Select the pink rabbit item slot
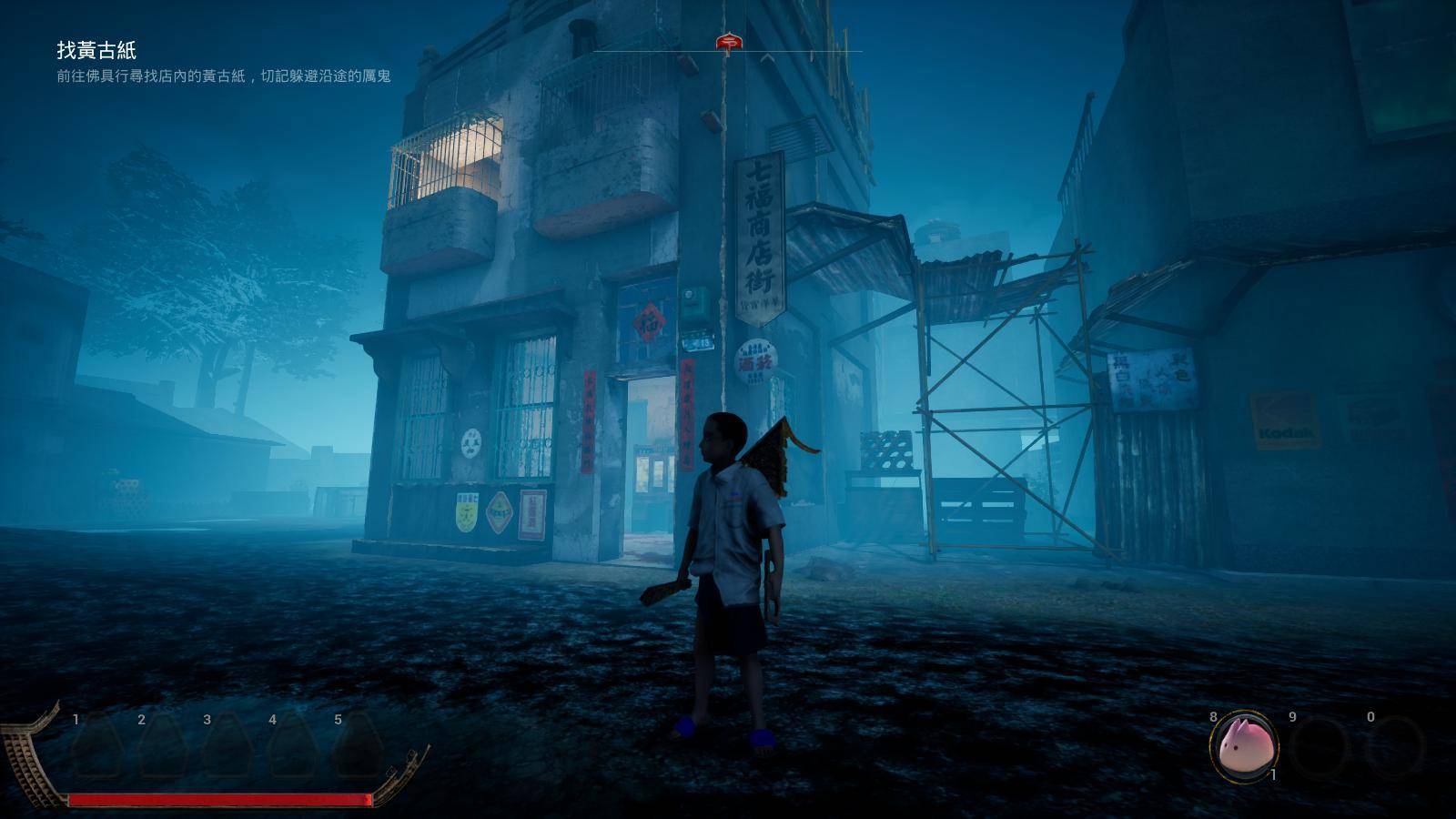This screenshot has width=1456, height=819. 1241,745
